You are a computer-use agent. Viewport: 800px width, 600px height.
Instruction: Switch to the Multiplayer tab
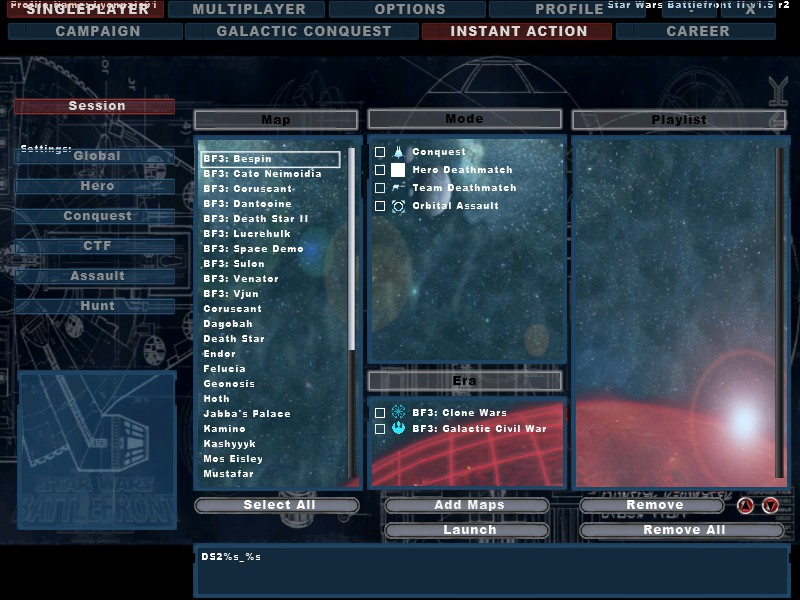coord(249,10)
